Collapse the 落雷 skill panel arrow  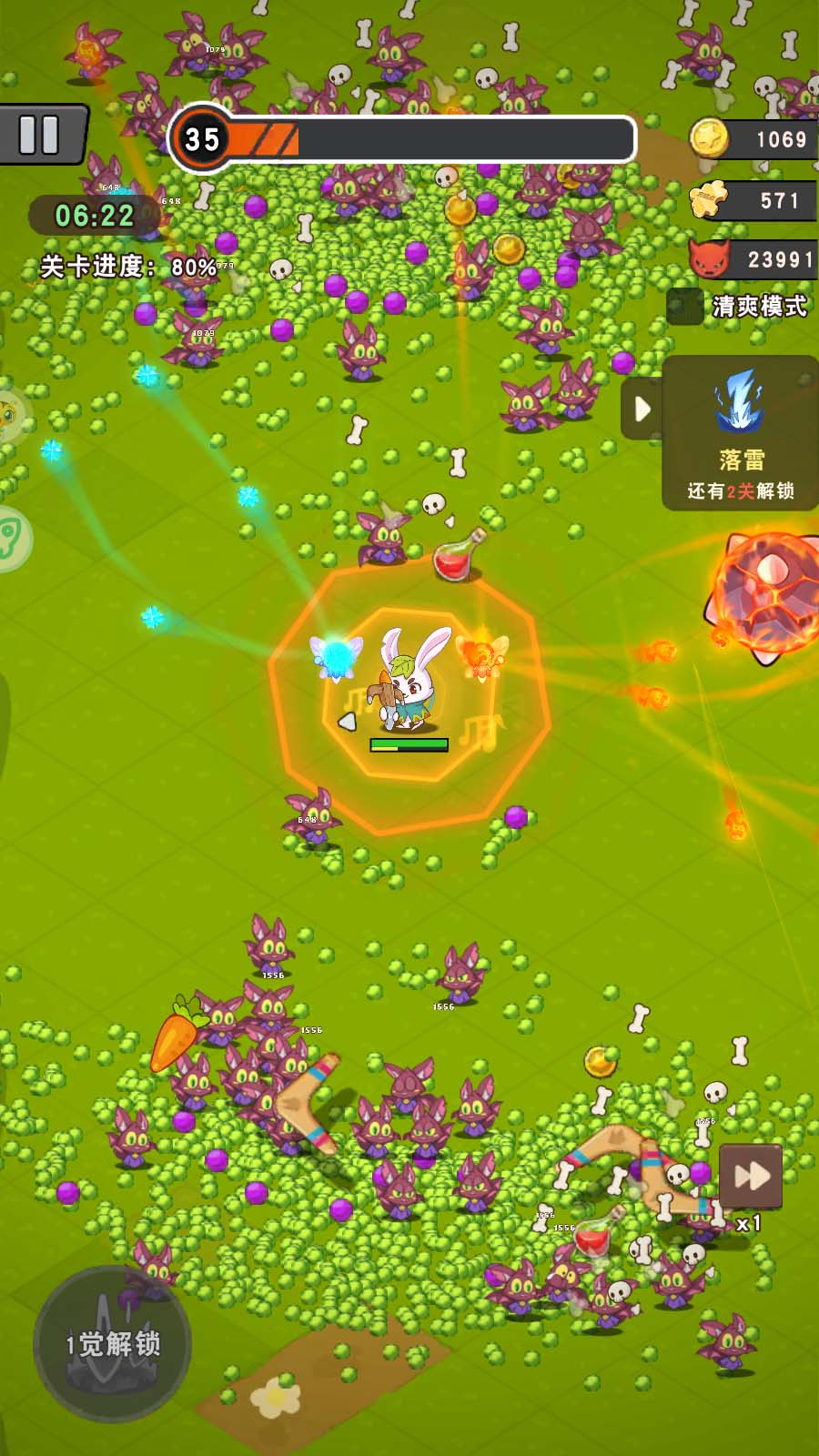(642, 409)
